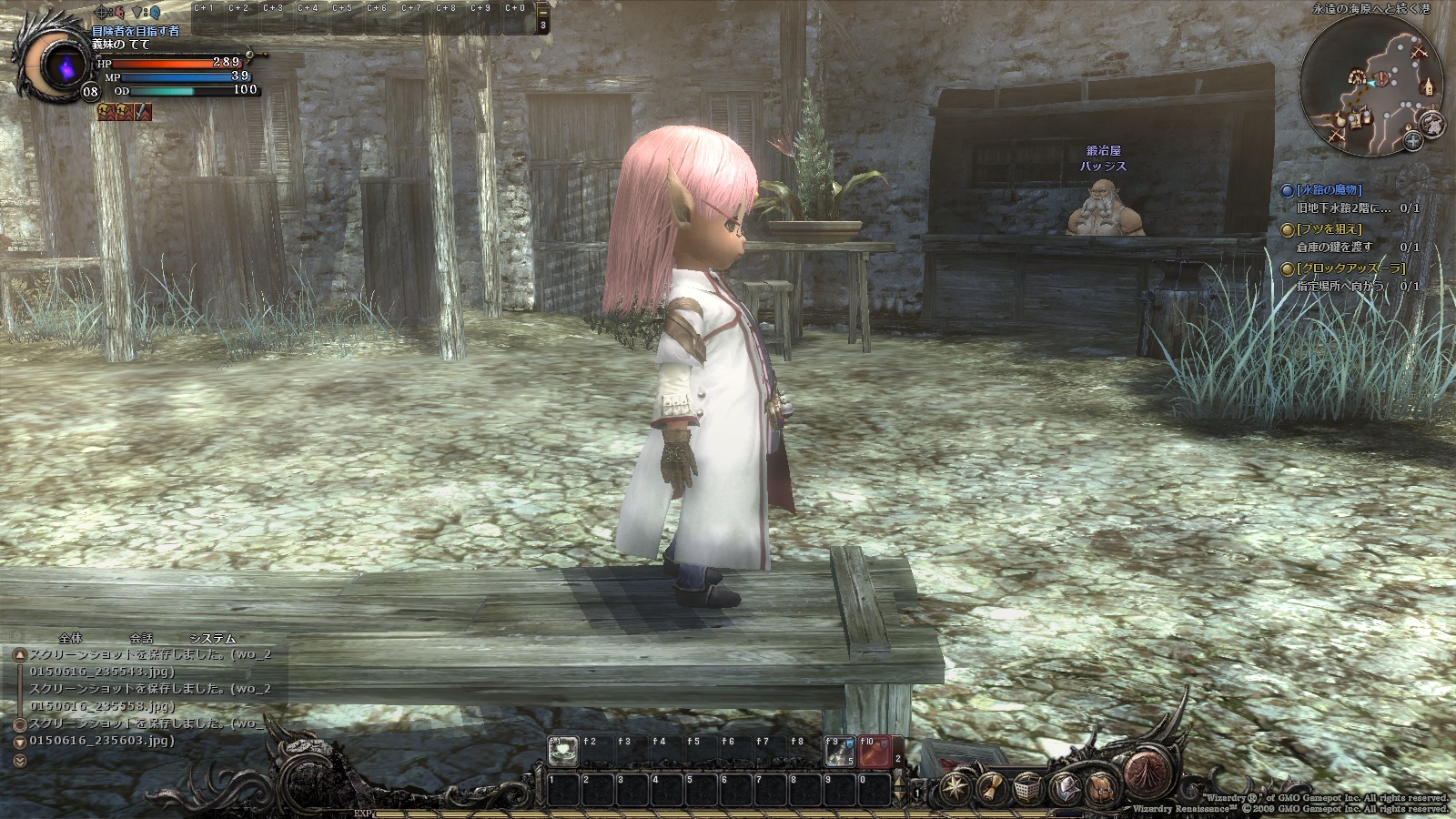Click the chat log scroll-up arrow

(x=19, y=654)
